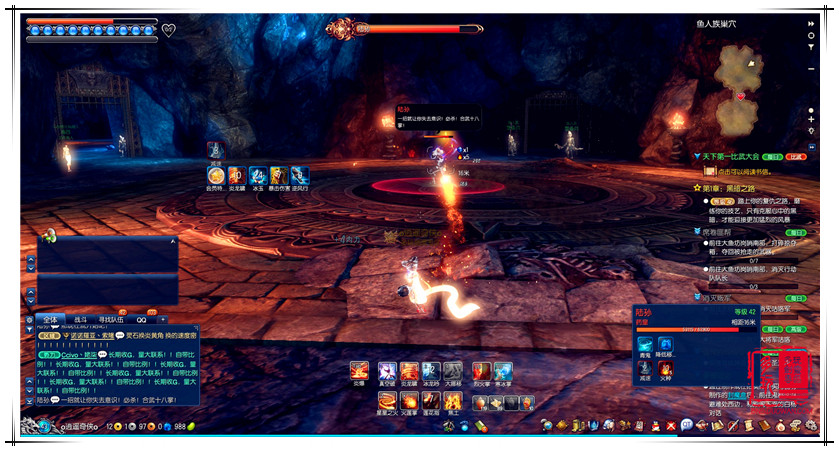
Task: Activate the 炎爆 skill icon
Action: click(x=360, y=372)
